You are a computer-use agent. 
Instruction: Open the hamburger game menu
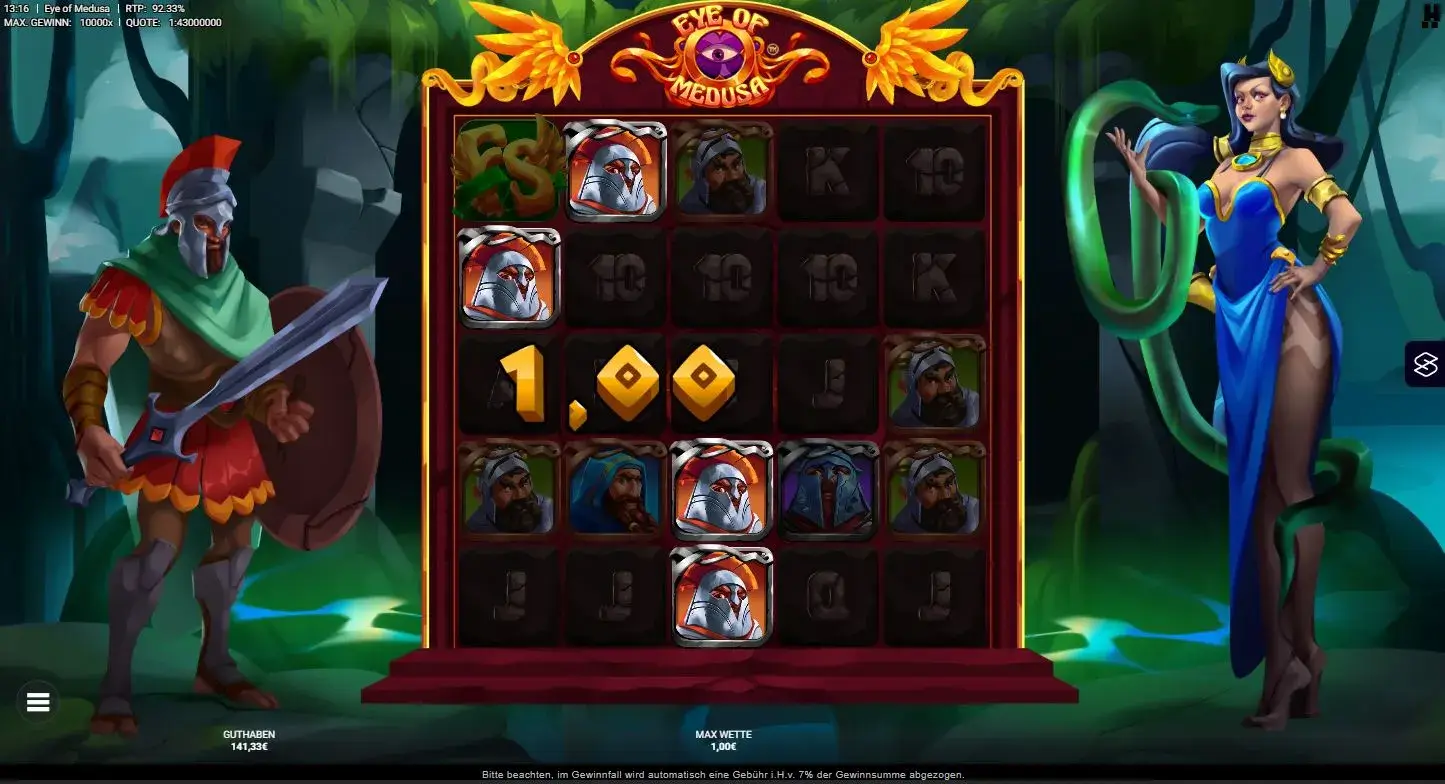[37, 702]
